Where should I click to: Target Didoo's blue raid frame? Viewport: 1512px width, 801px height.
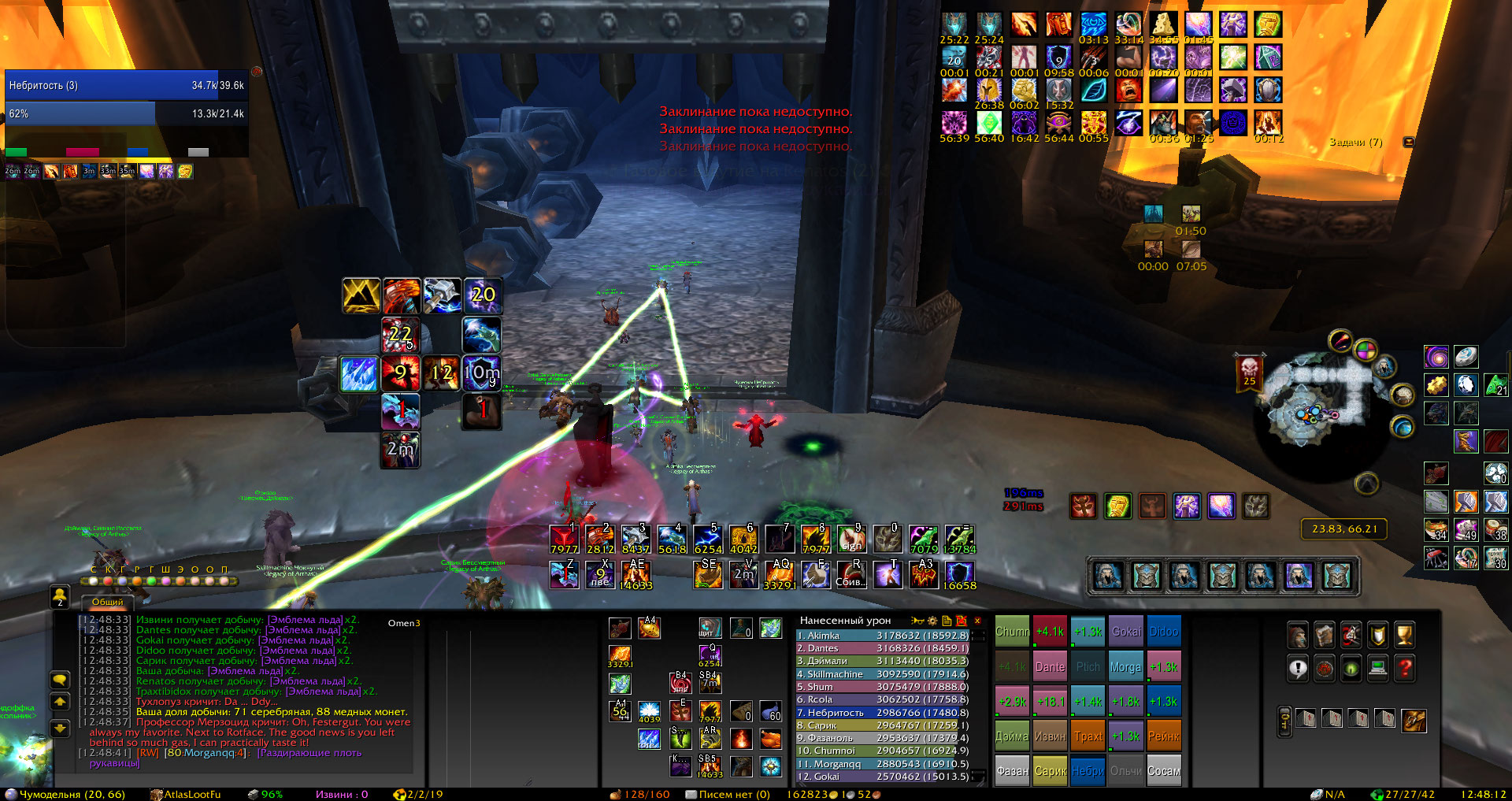[1164, 632]
